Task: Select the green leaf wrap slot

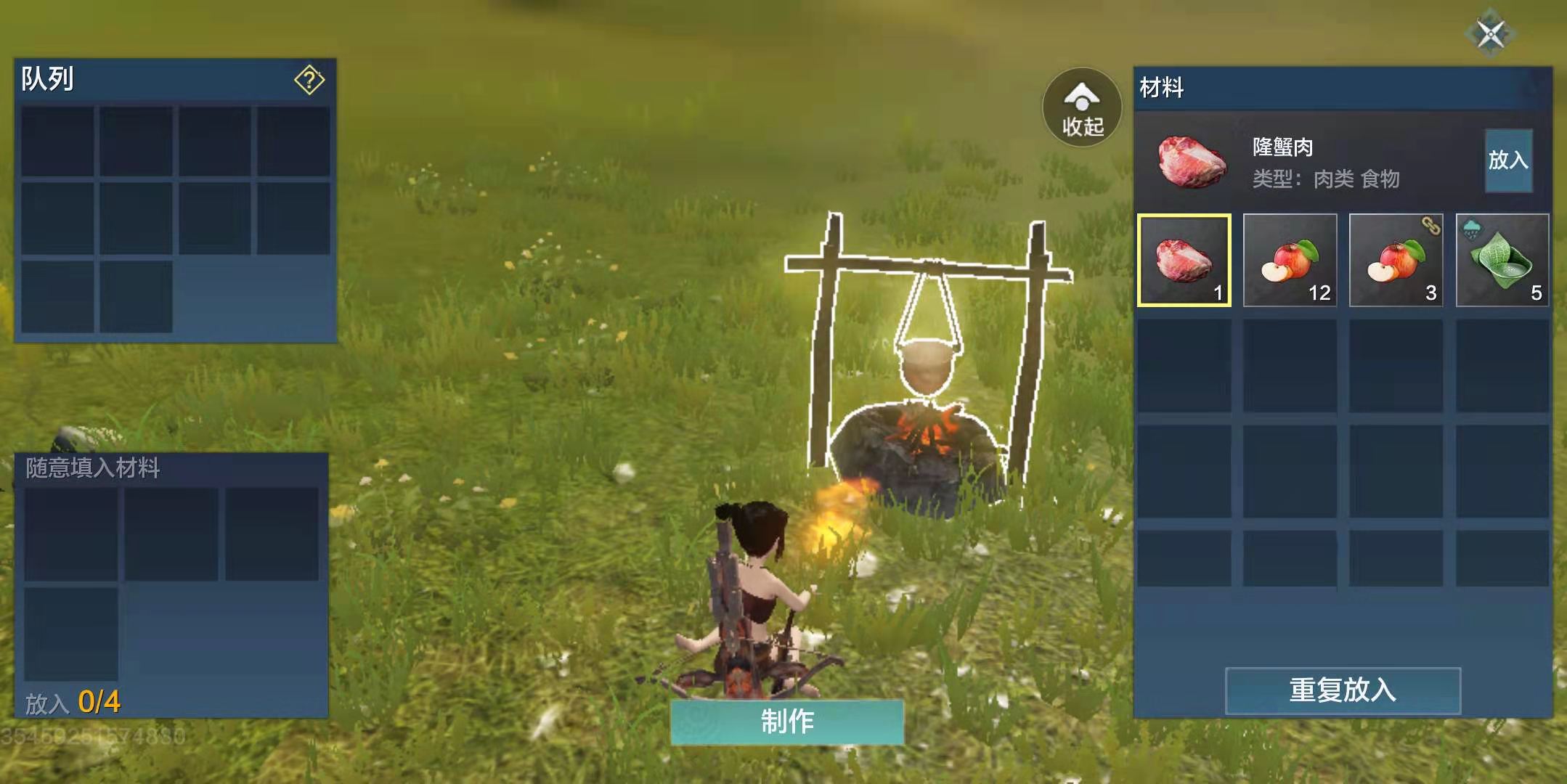Action: click(1502, 261)
